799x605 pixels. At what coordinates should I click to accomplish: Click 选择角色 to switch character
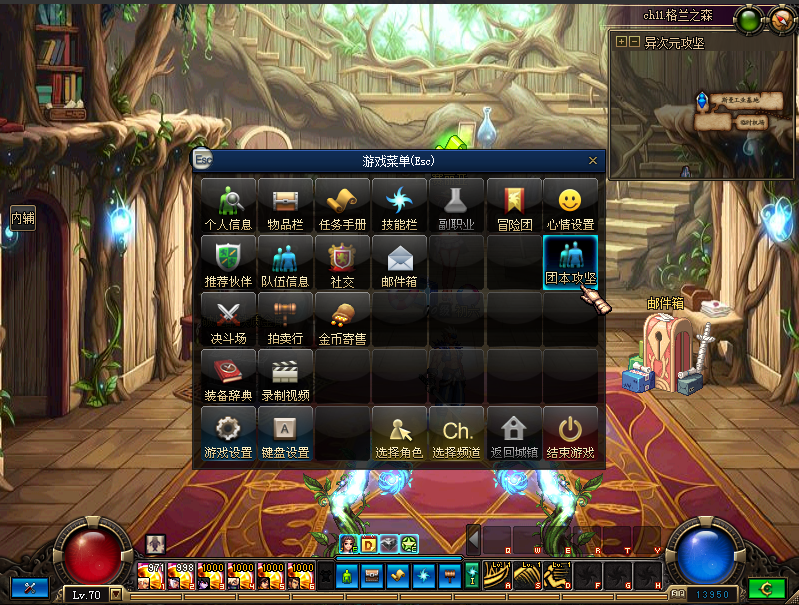point(399,433)
